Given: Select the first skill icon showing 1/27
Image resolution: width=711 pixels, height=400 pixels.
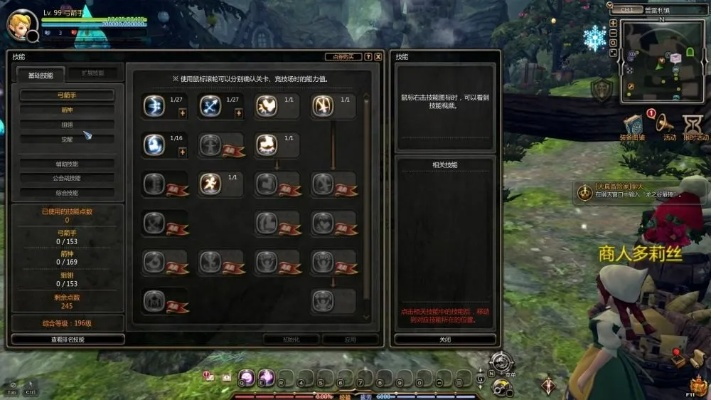Looking at the screenshot, I should [x=154, y=105].
